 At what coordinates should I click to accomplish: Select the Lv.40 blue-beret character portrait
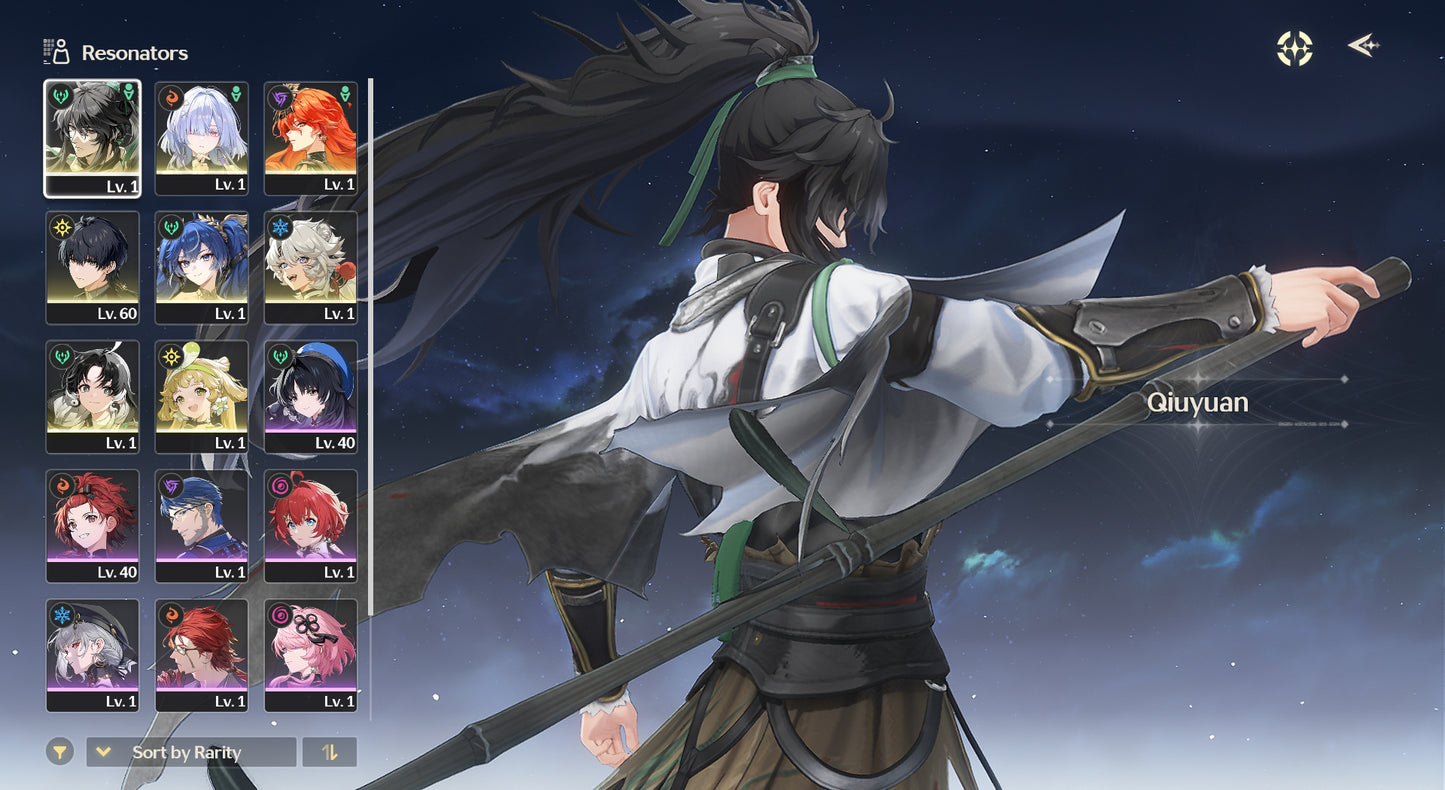tap(311, 397)
